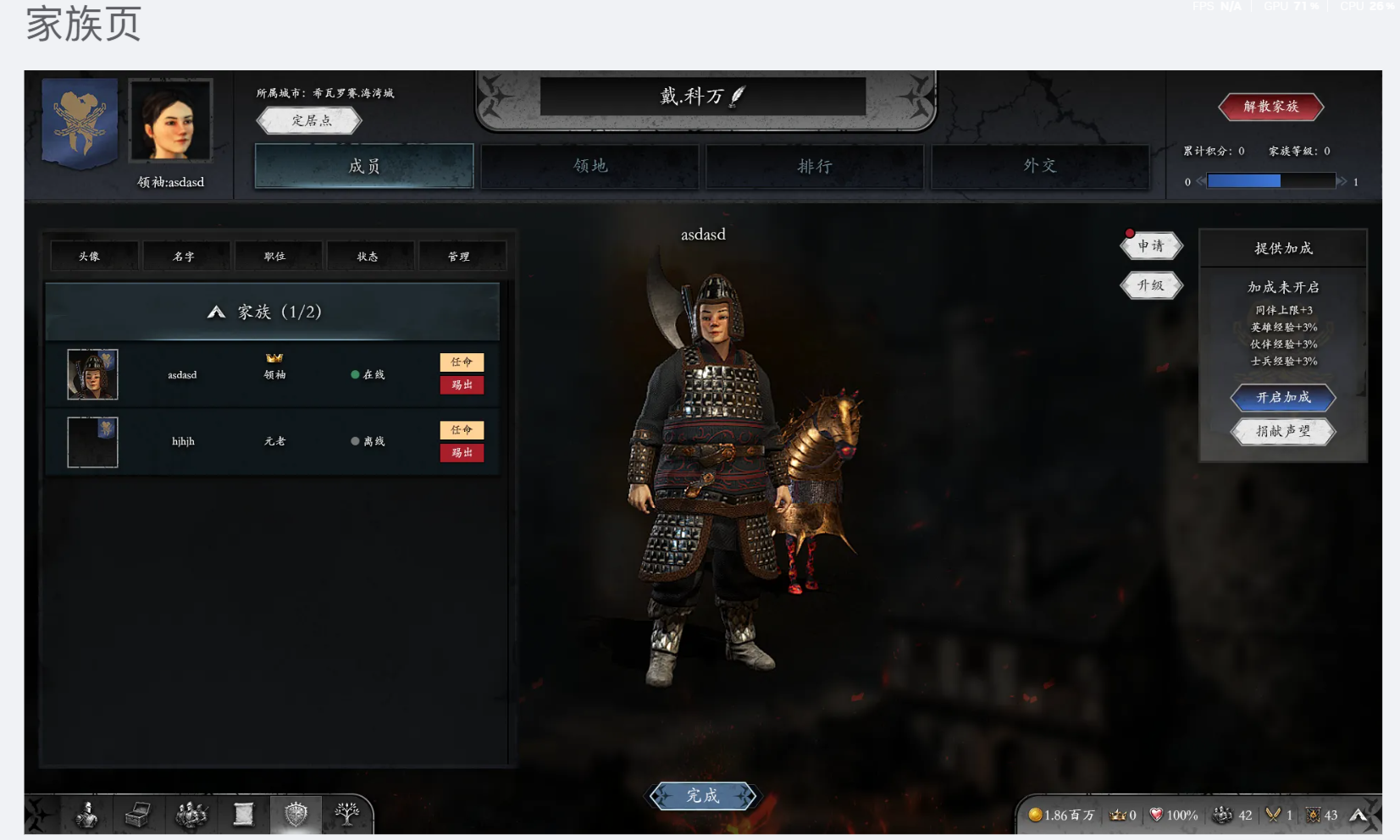This screenshot has width=1400, height=840.
Task: Open the three-soldiers party icon
Action: coord(191,815)
